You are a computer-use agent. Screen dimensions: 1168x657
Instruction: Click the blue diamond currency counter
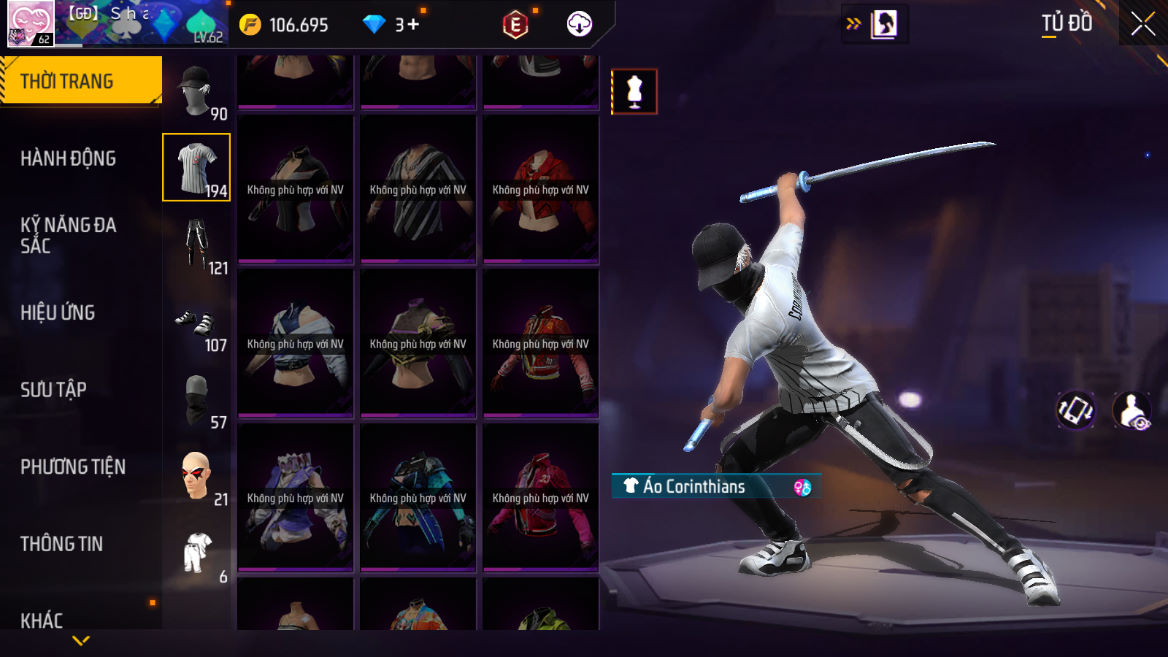(391, 25)
